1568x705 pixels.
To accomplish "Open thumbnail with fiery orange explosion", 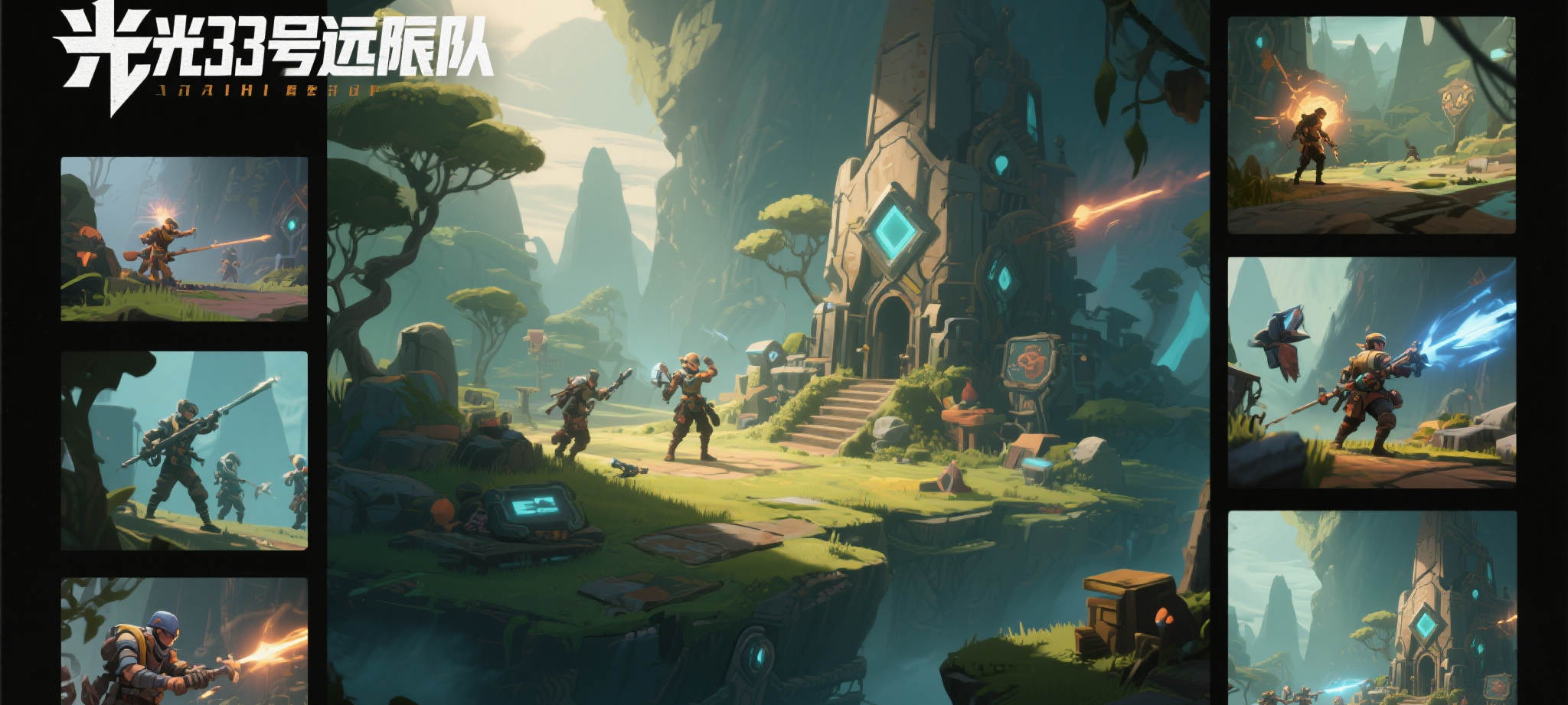I will coord(1371,125).
